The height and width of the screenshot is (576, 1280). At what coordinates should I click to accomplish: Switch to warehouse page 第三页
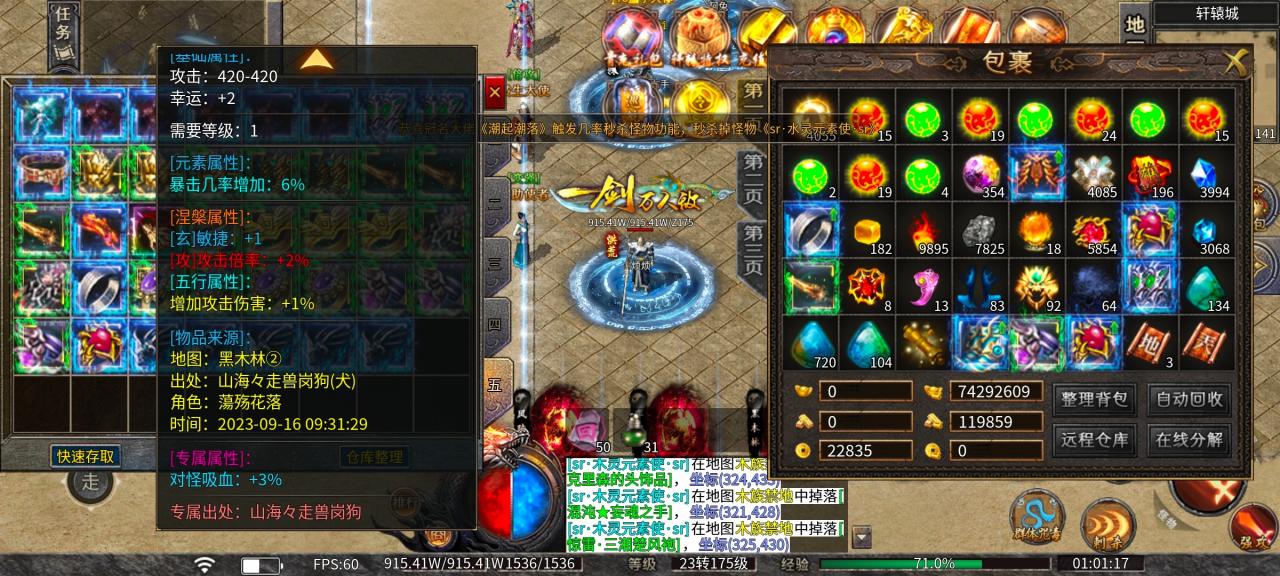tap(752, 250)
